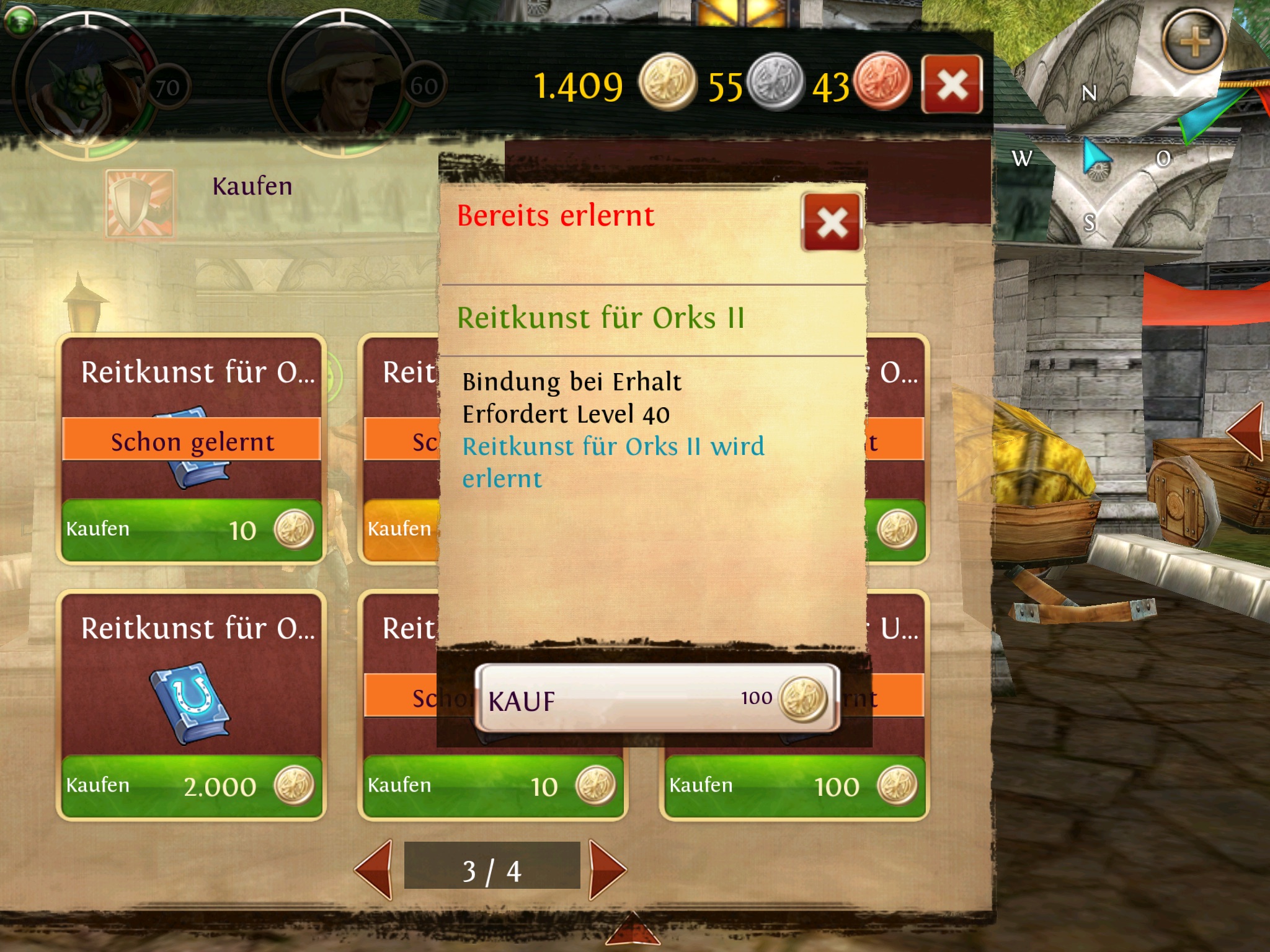
Task: Close the shop window
Action: tap(952, 85)
